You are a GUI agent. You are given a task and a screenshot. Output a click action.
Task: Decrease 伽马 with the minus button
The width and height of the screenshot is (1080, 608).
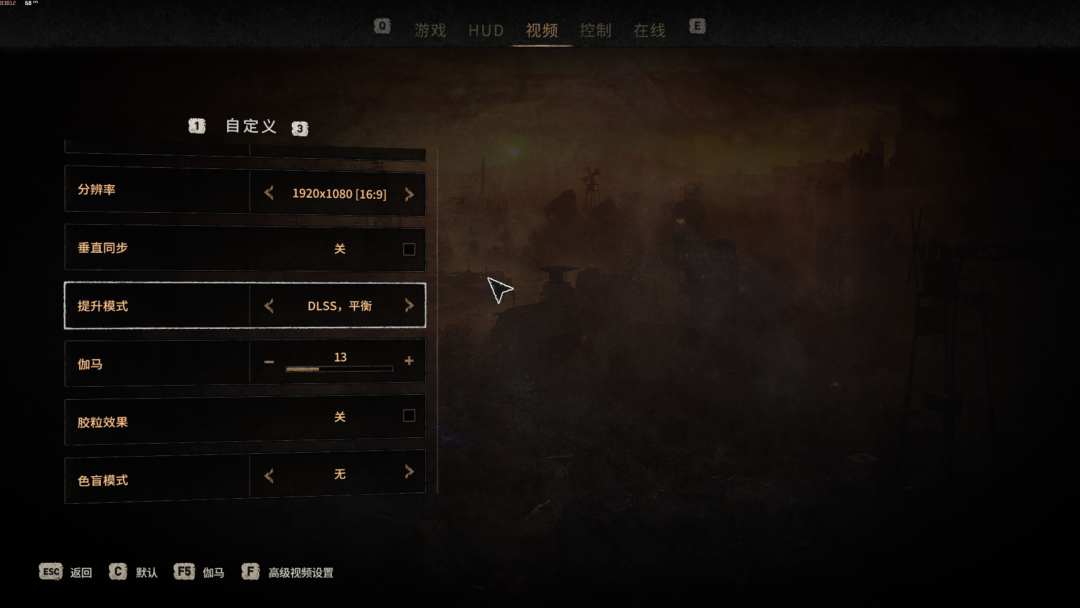[269, 362]
